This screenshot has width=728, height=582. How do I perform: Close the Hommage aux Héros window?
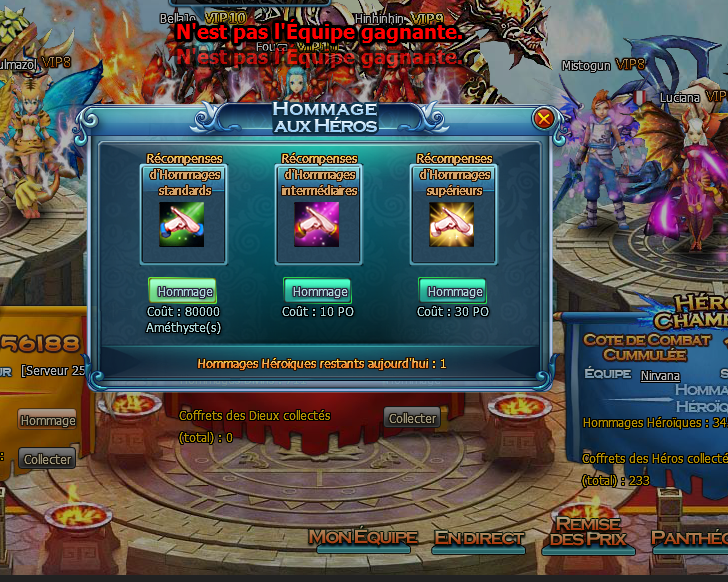pos(544,118)
